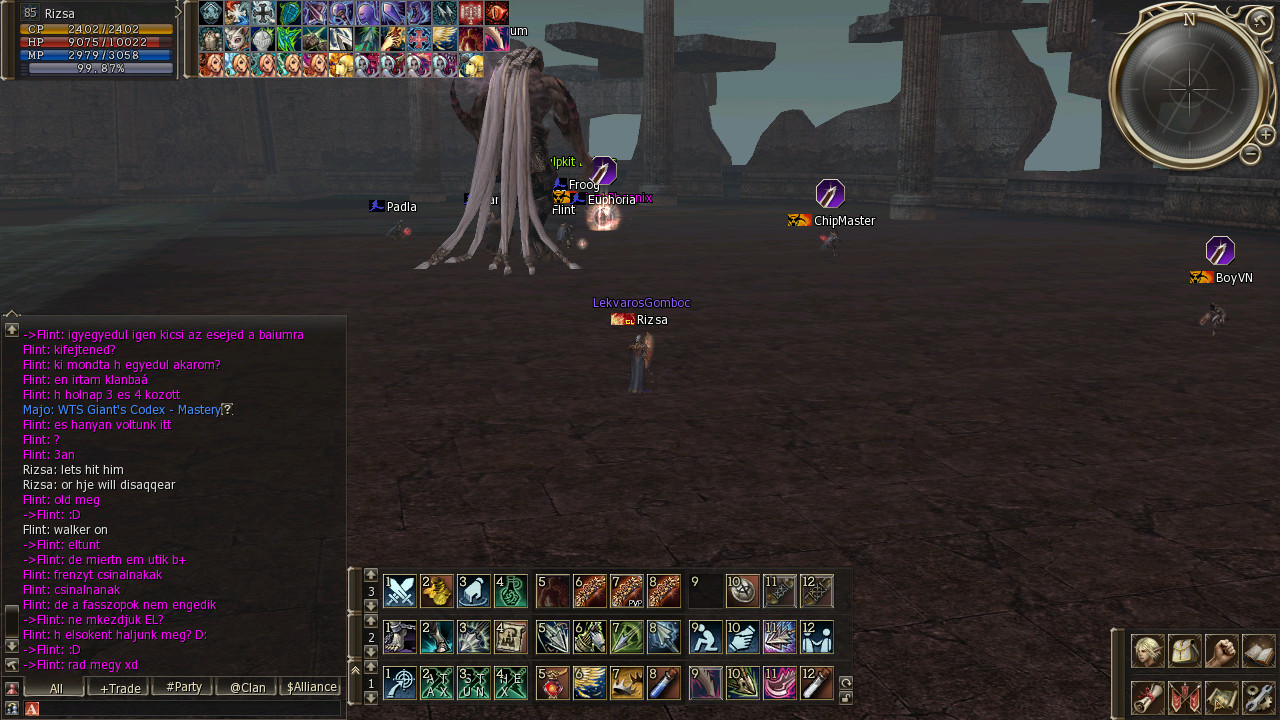Open the quest scroll icon
The height and width of the screenshot is (720, 1280).
pyautogui.click(x=1147, y=697)
